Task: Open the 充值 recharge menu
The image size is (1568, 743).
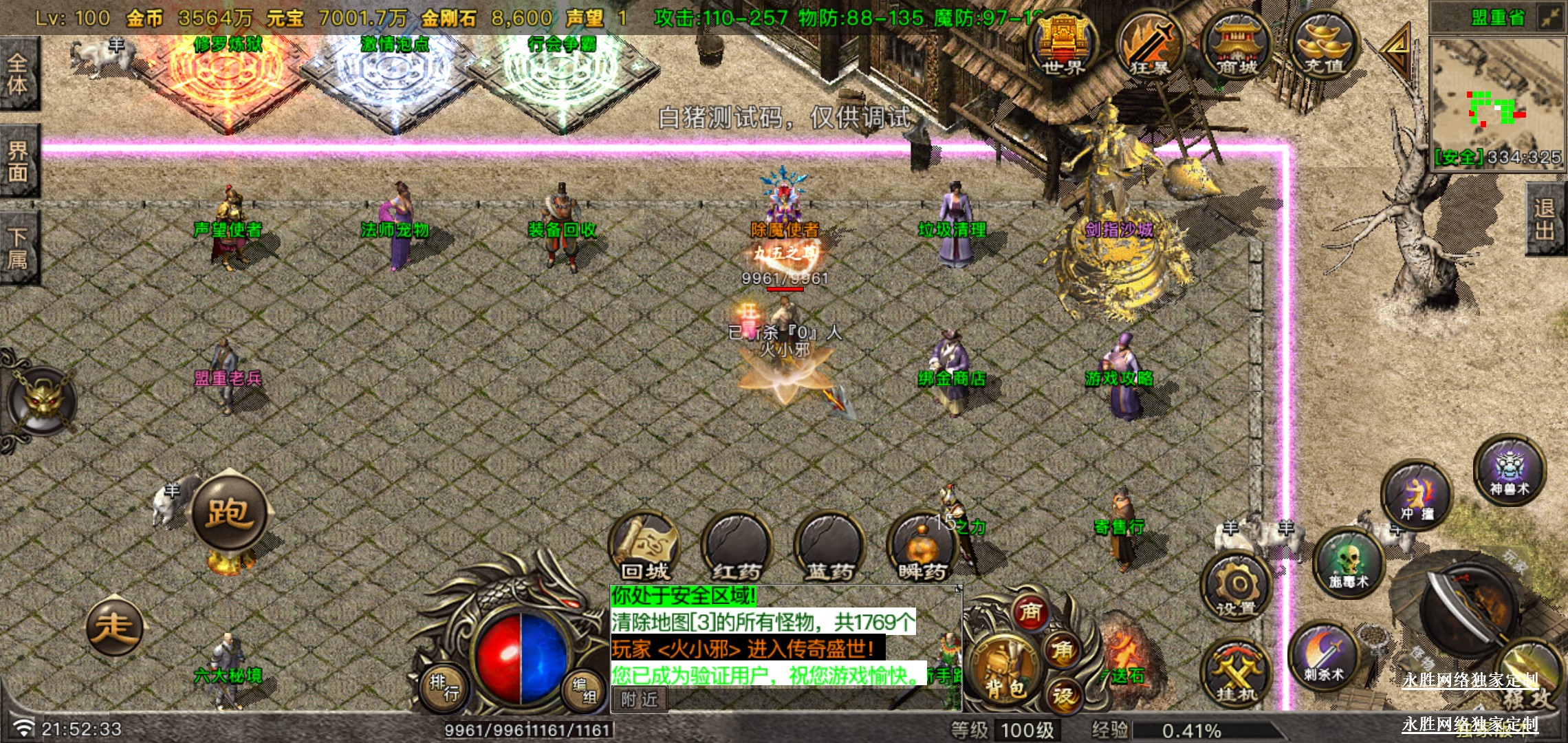Action: (1323, 45)
